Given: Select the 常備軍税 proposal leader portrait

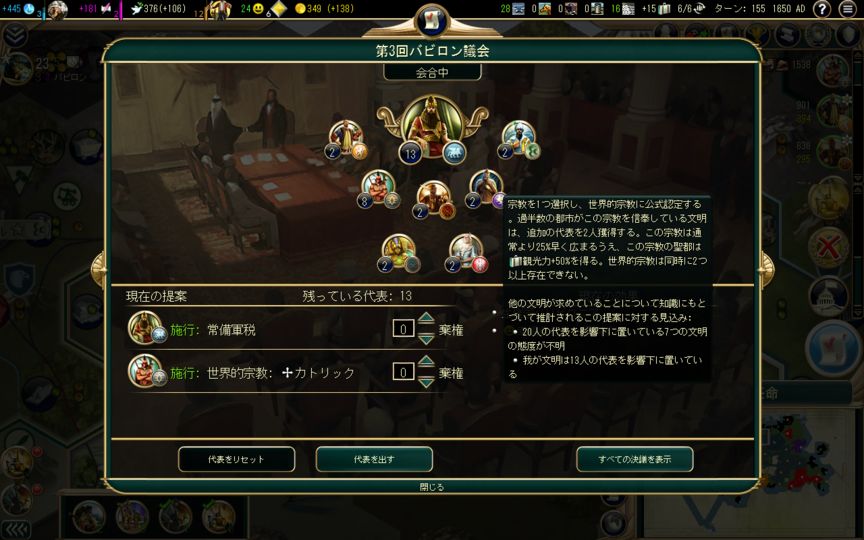Looking at the screenshot, I should 144,328.
